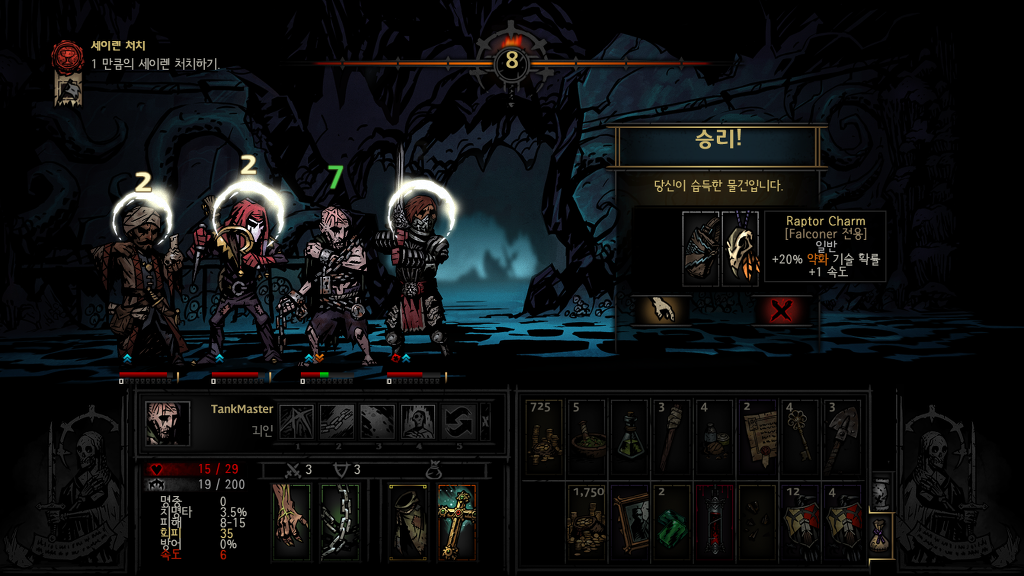1024x576 pixels.
Task: Pick up the Raptor Charm trinket
Action: (x=741, y=249)
